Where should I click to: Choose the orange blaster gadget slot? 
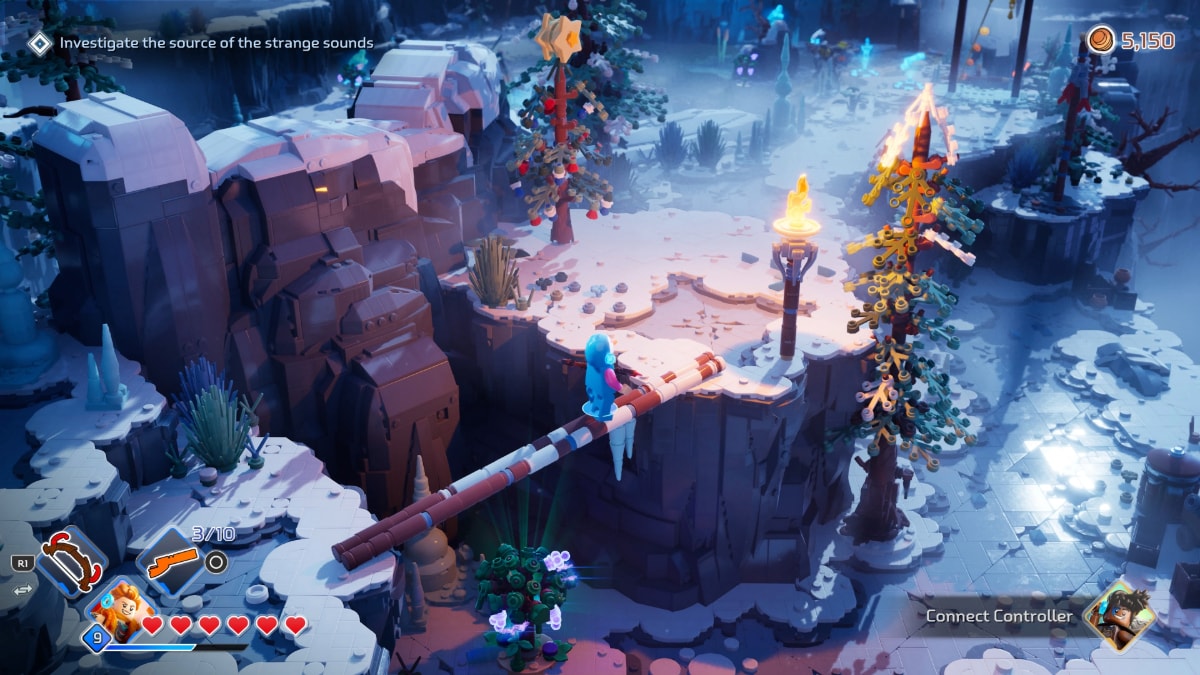coord(169,563)
